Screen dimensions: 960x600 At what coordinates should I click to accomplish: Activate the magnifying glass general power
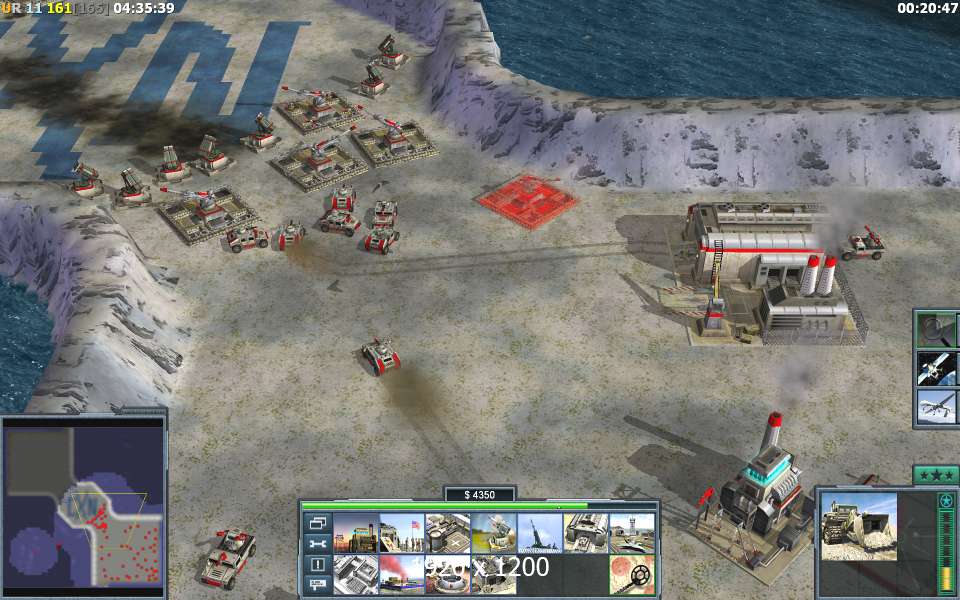click(937, 329)
